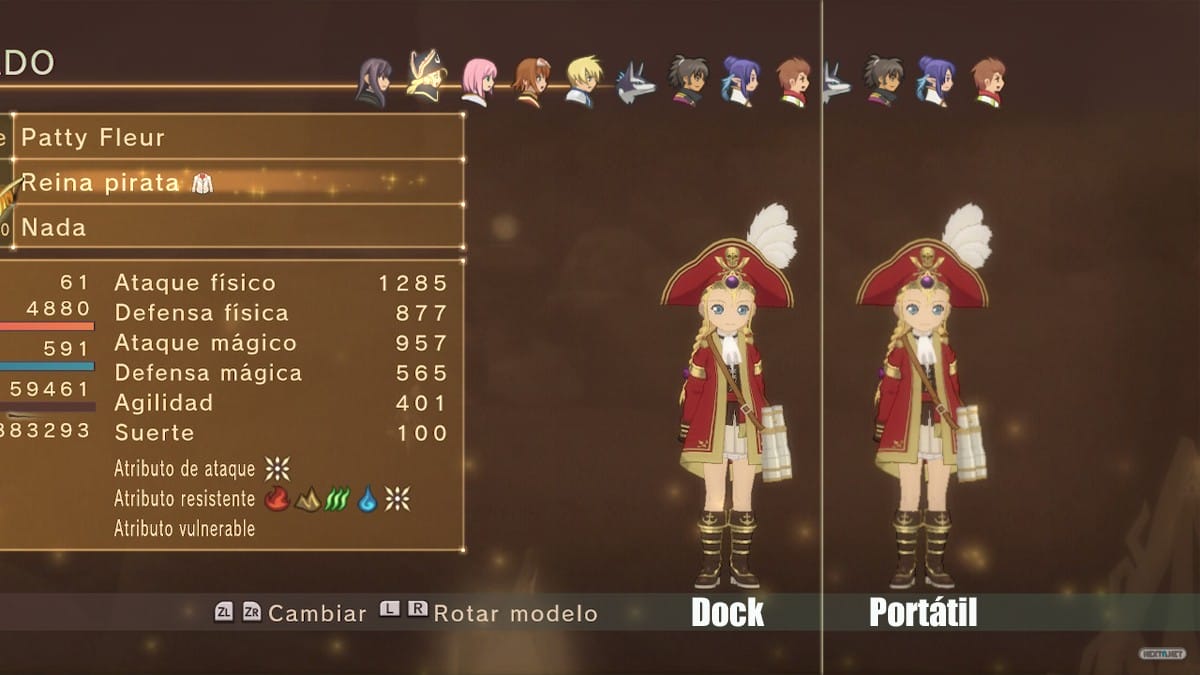Click the Patty Fleur name row

(238, 137)
